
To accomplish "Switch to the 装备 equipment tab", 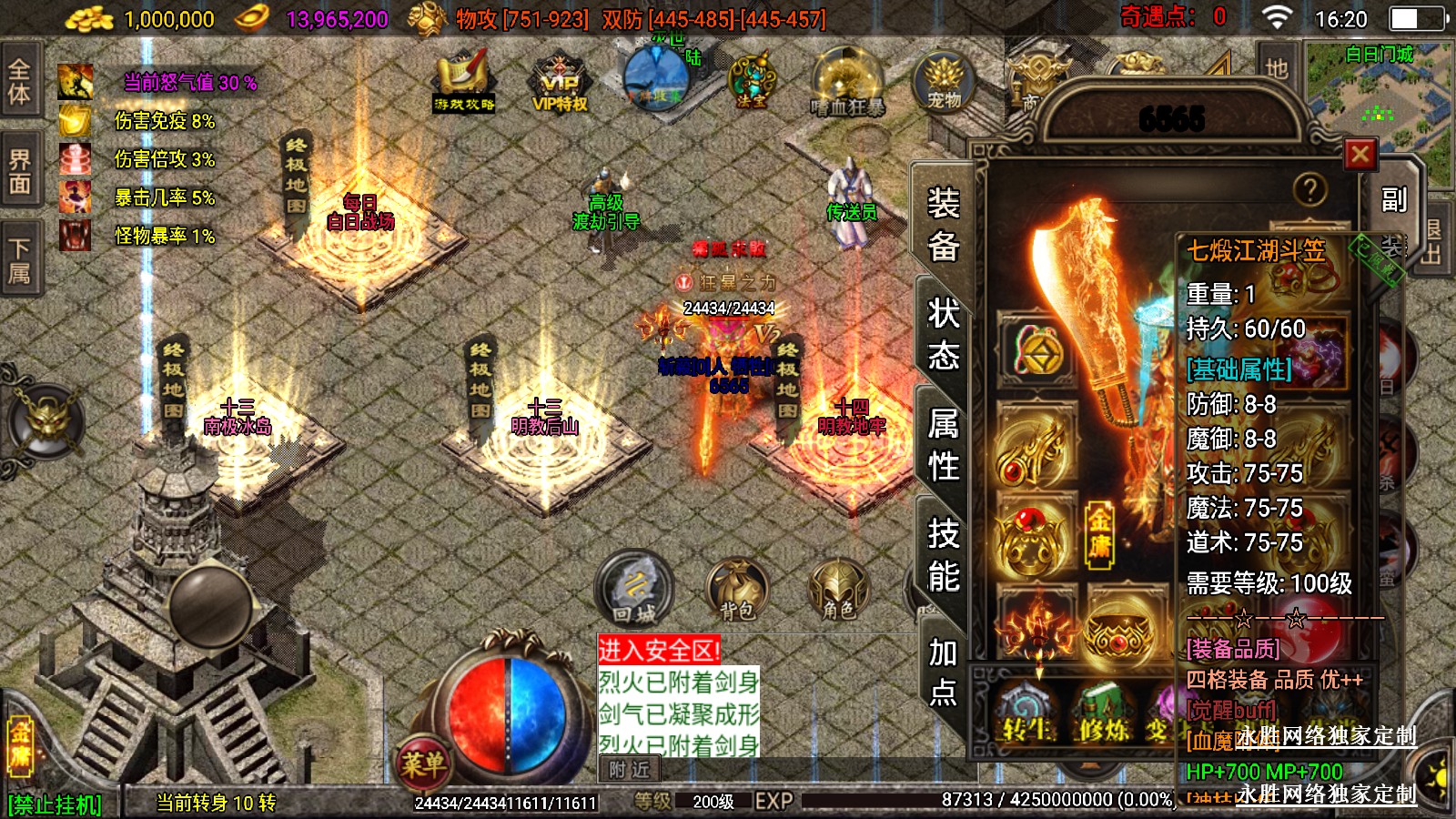I will pyautogui.click(x=944, y=224).
